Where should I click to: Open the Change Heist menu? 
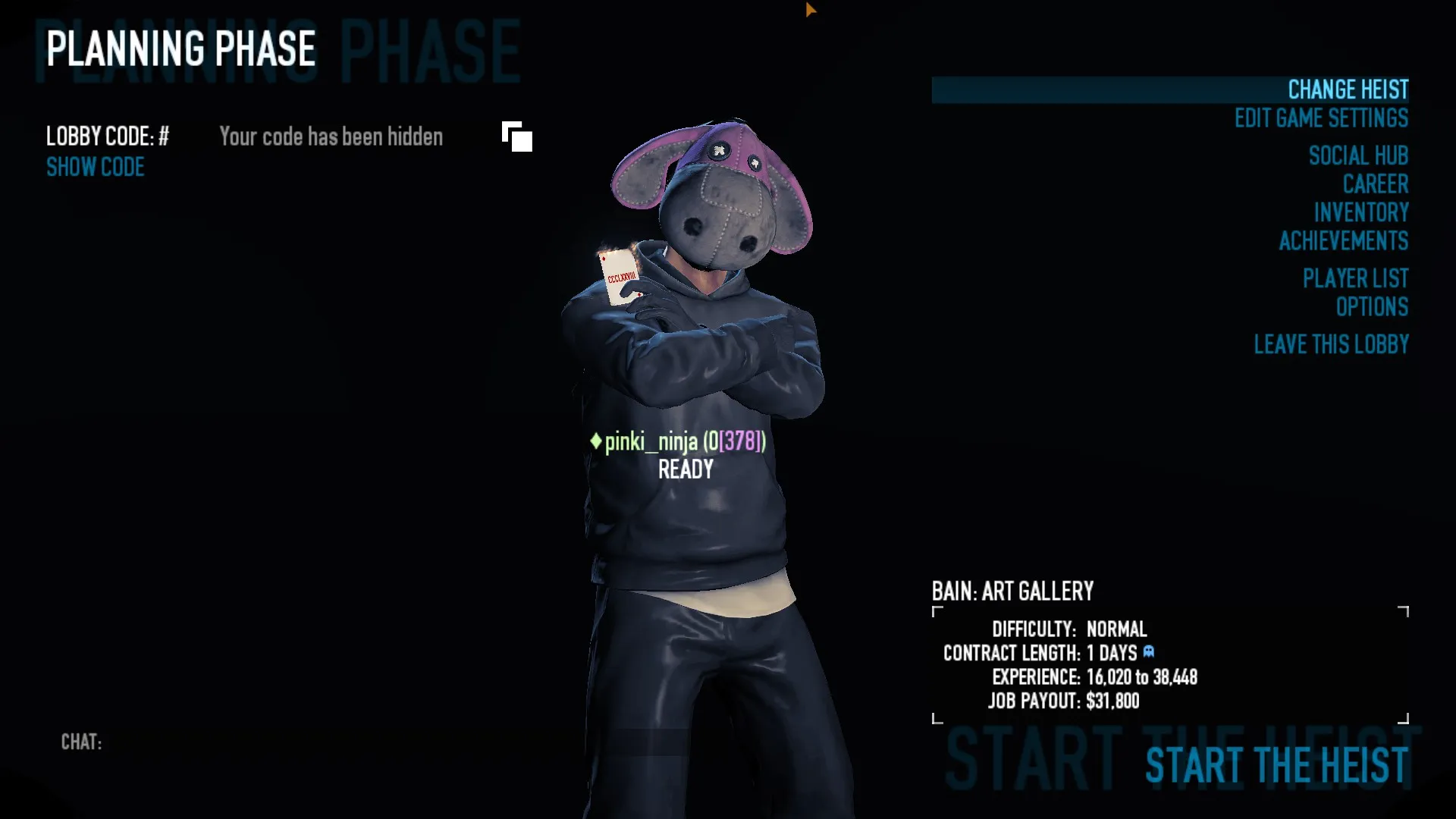coord(1348,89)
